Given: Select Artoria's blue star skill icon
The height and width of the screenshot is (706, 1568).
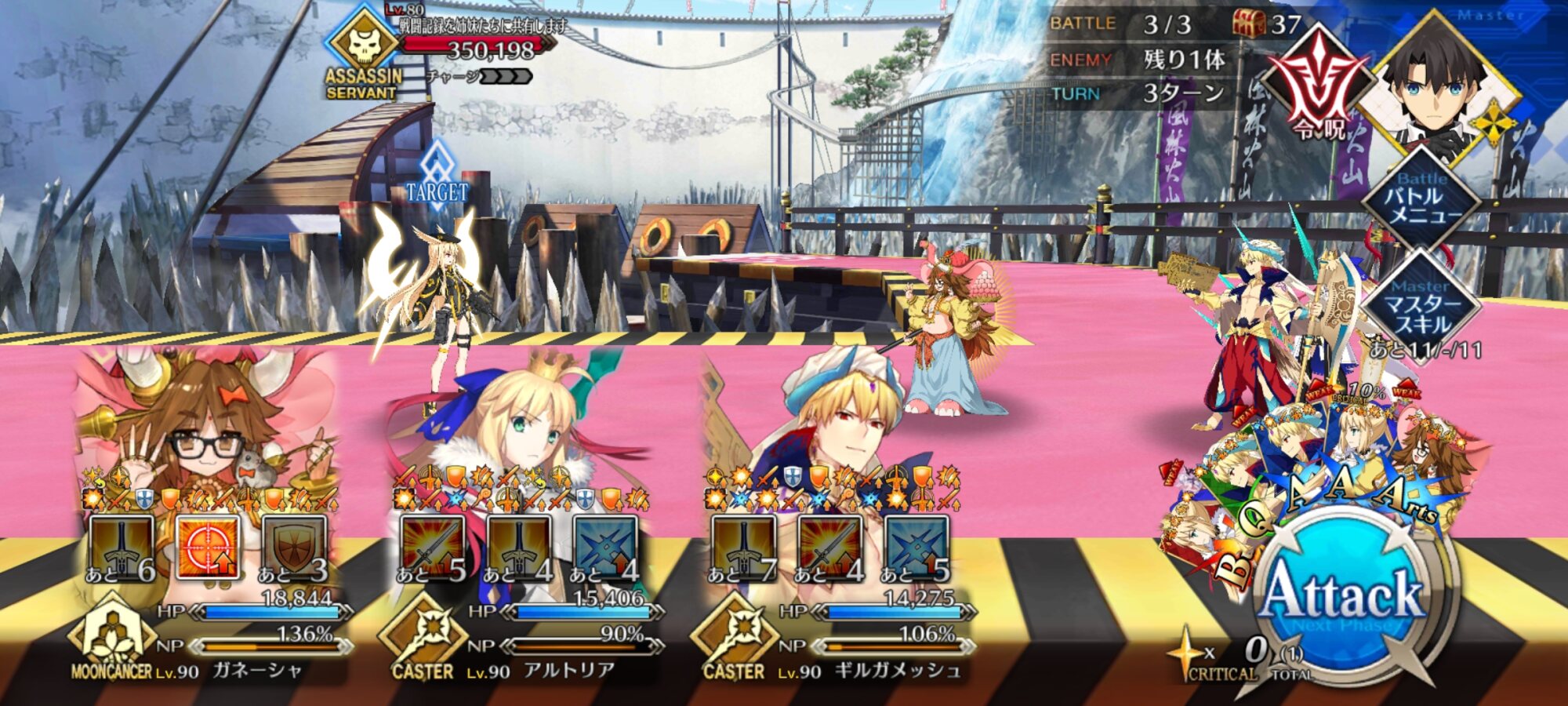Looking at the screenshot, I should pyautogui.click(x=604, y=547).
